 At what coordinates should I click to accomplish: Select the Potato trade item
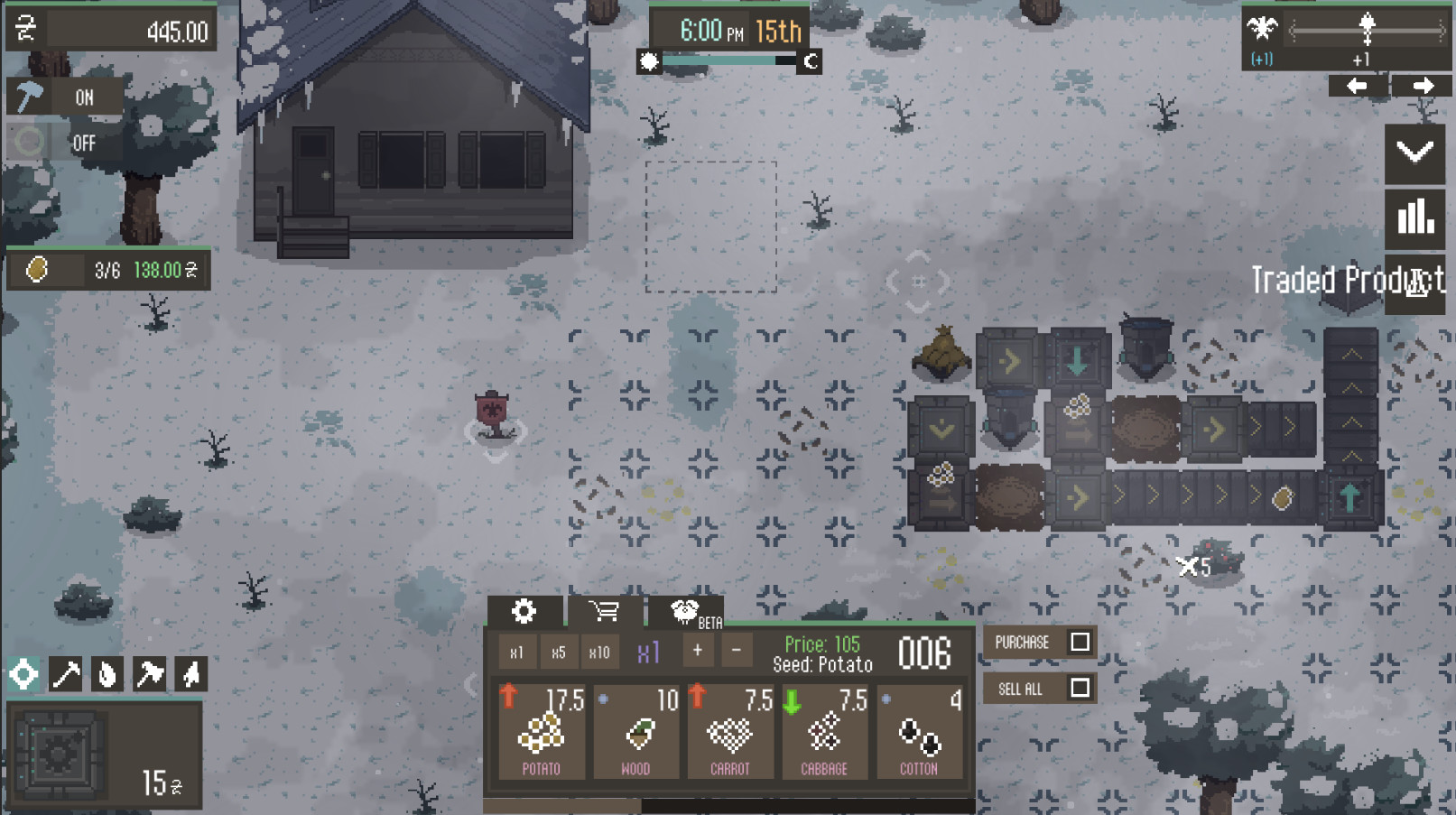click(x=542, y=732)
